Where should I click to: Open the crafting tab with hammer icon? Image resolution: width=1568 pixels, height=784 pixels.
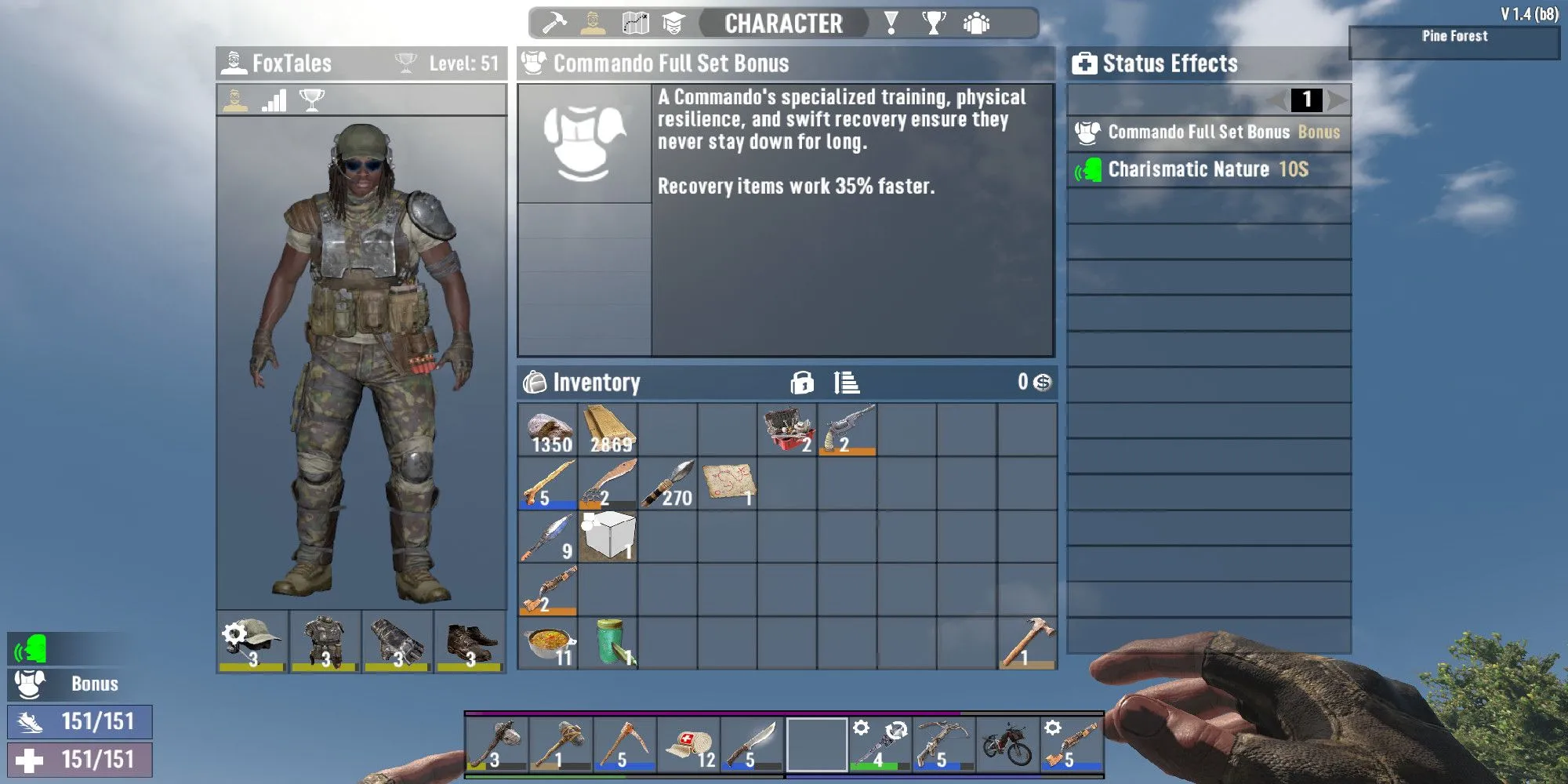coord(554,24)
